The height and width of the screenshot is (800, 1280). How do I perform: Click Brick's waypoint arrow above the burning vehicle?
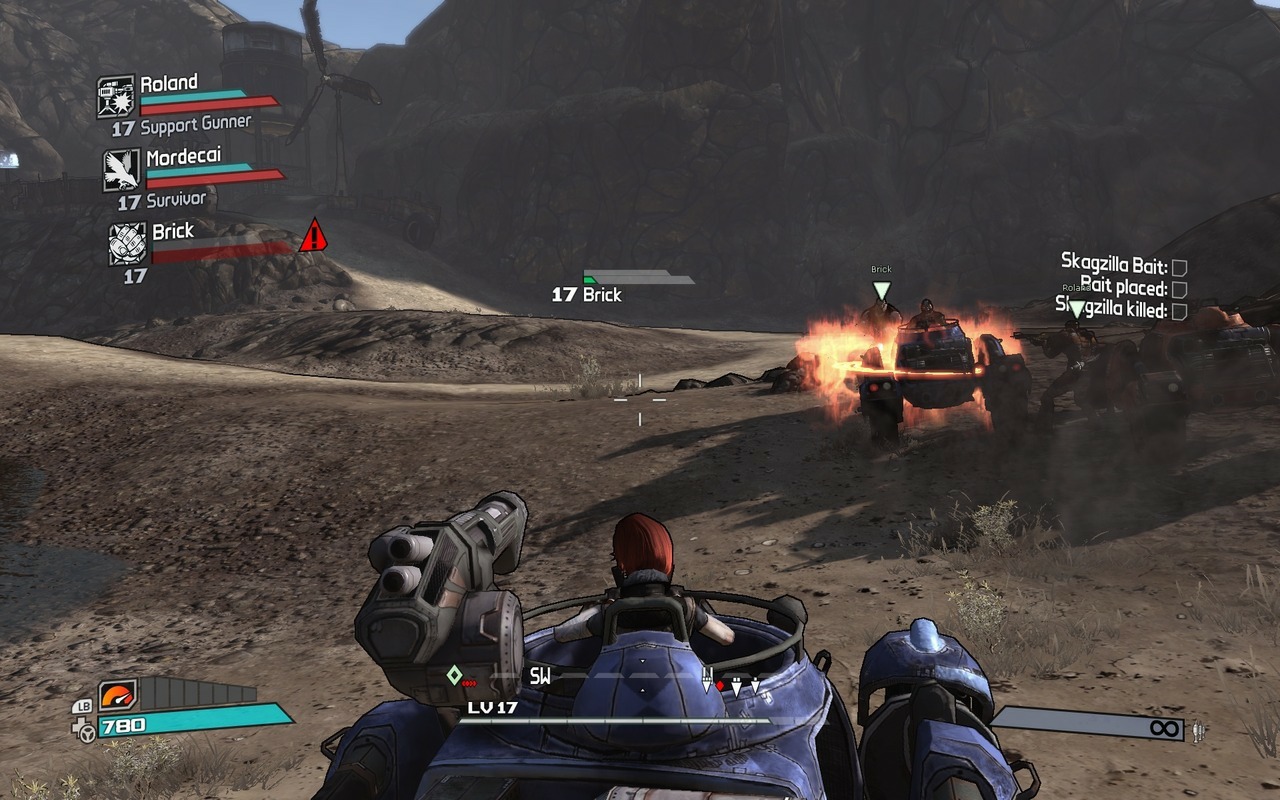coord(880,288)
